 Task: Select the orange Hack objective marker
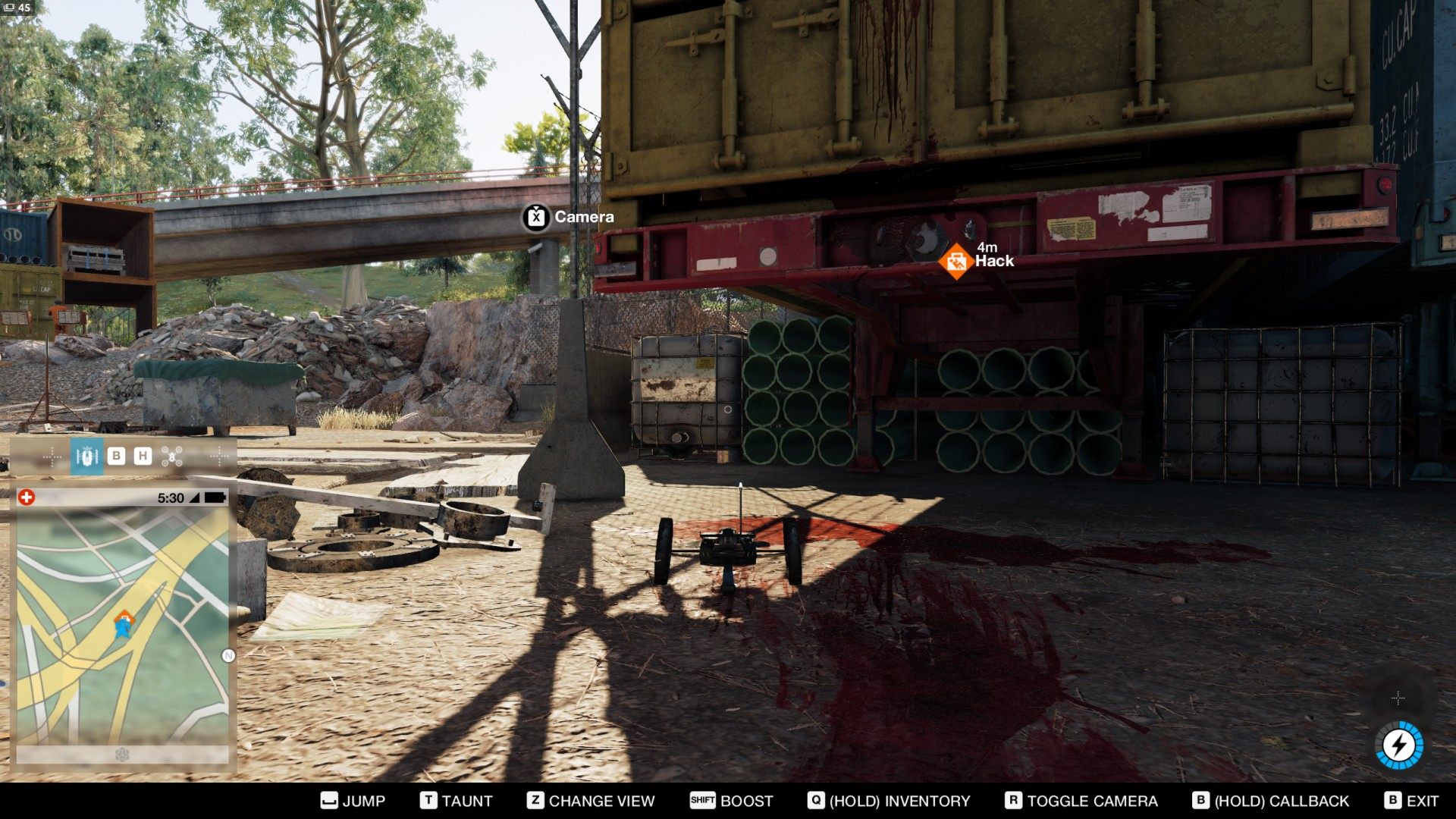[x=955, y=262]
